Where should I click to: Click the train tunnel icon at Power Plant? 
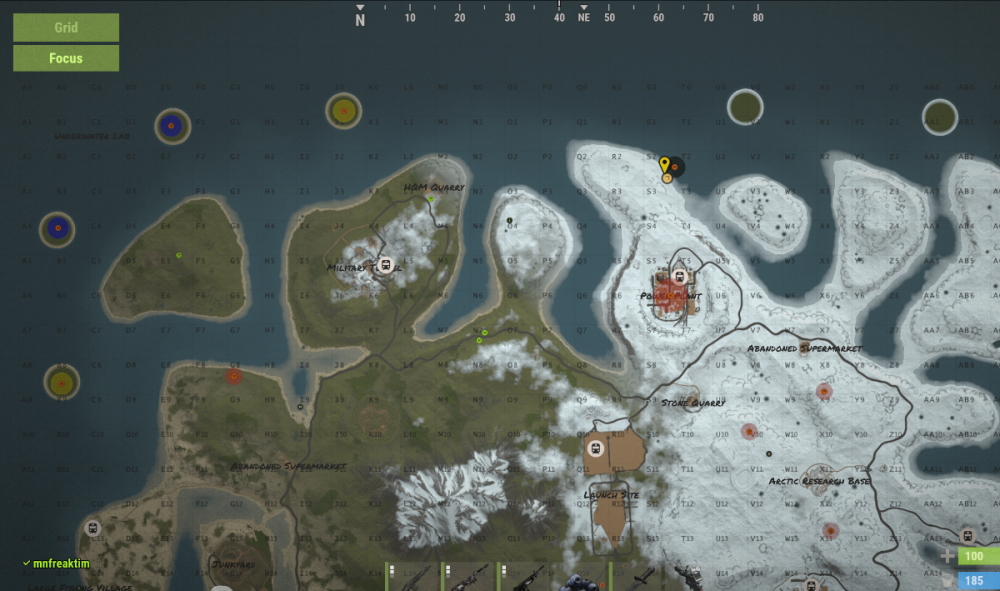(x=679, y=277)
